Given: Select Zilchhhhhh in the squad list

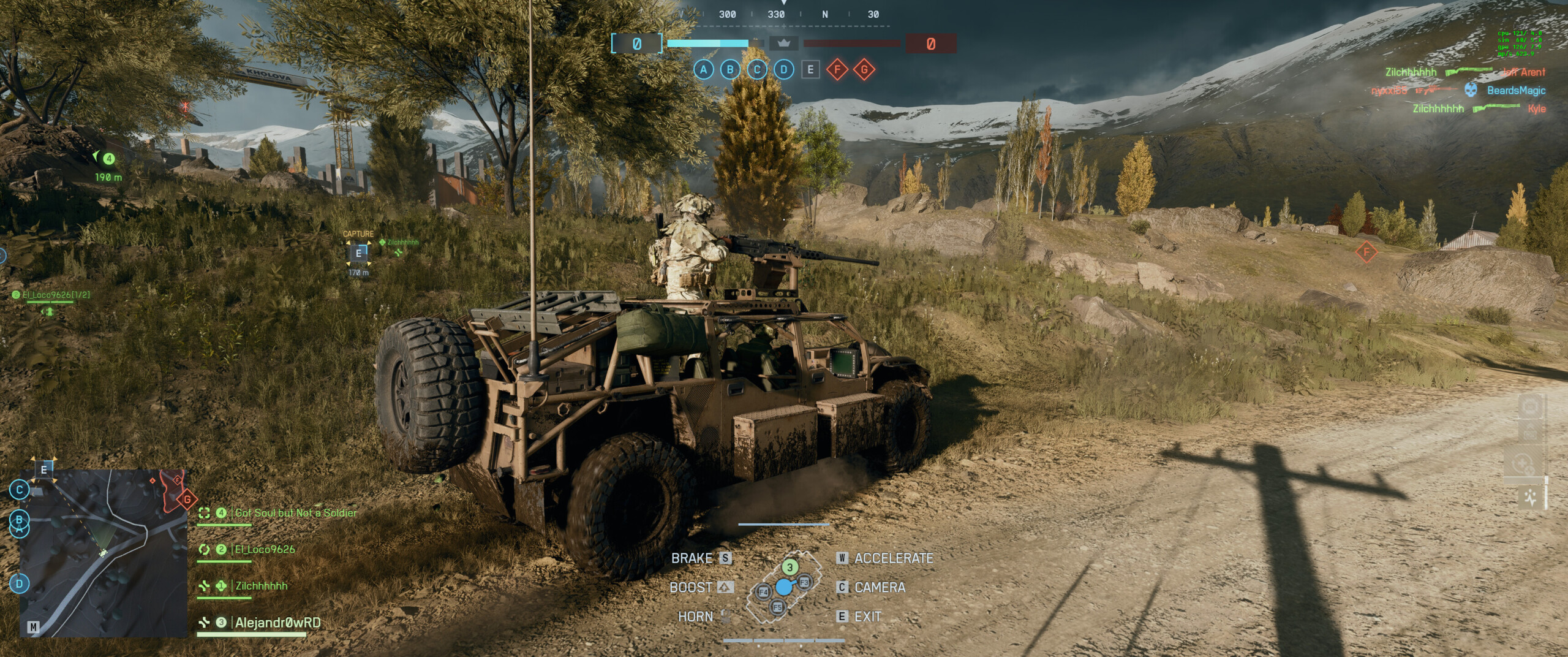Looking at the screenshot, I should (261, 587).
